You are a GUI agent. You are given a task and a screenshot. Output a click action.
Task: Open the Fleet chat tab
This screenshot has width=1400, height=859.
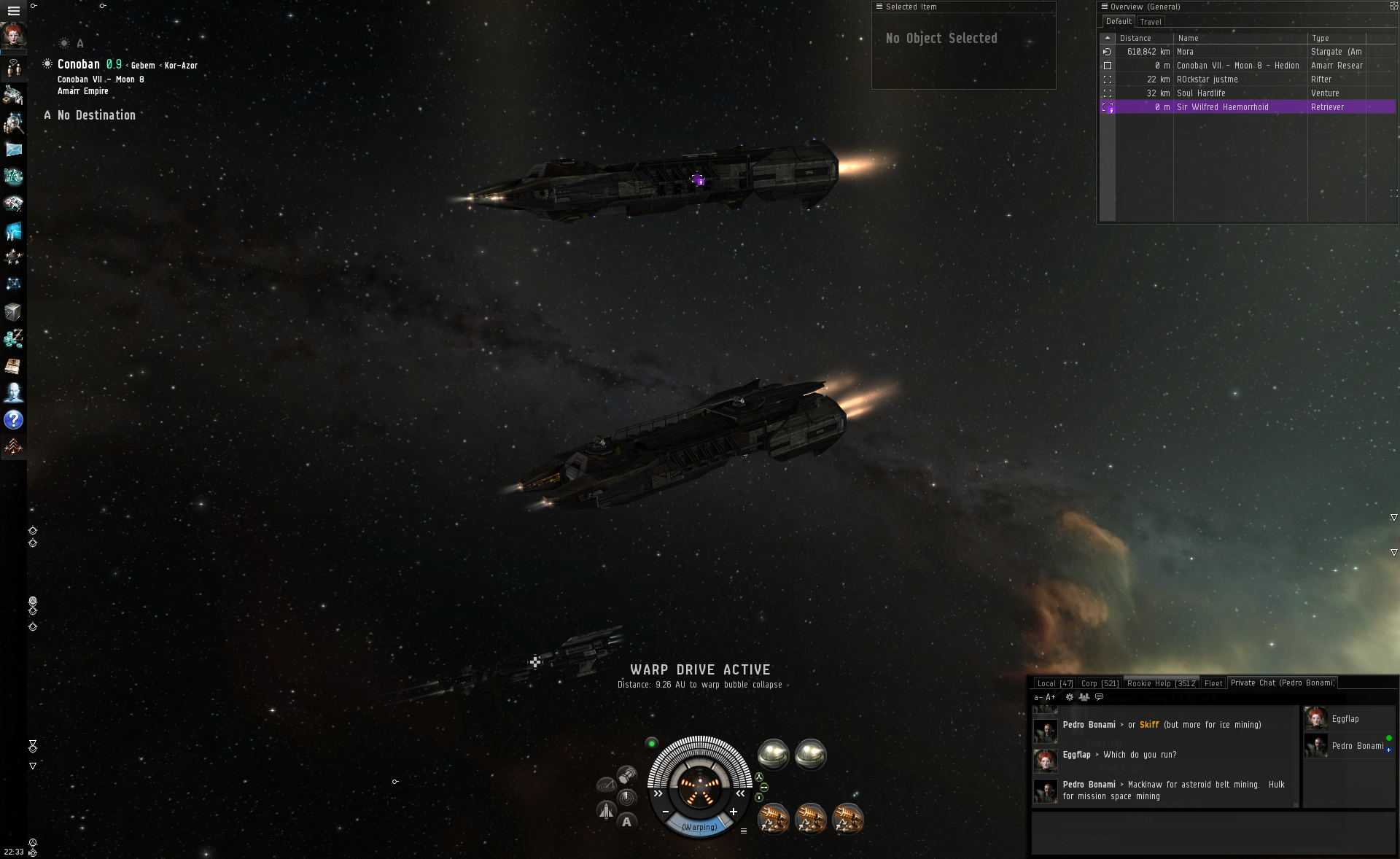coord(1213,683)
